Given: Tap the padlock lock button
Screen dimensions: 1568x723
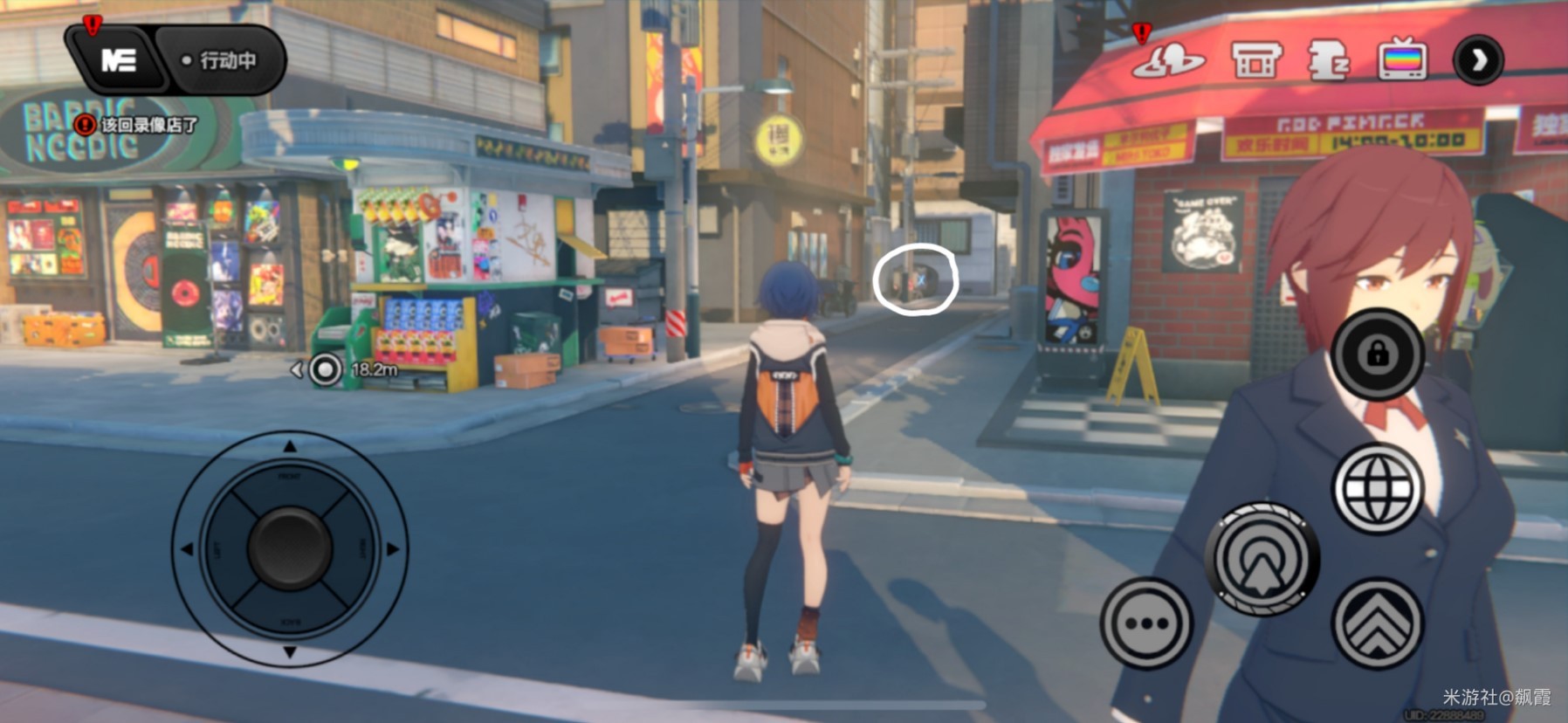Looking at the screenshot, I should (x=1378, y=354).
